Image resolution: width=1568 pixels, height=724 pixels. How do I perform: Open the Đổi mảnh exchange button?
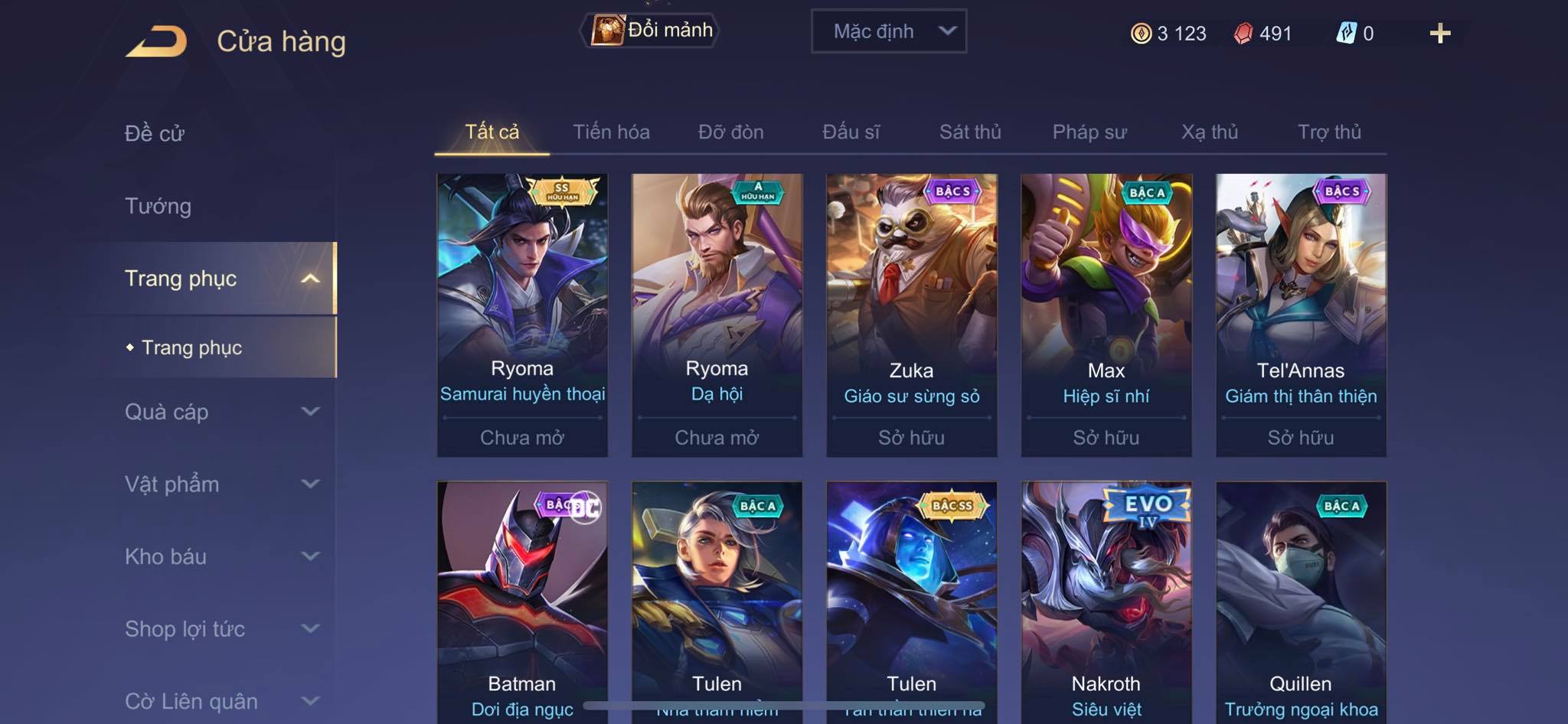point(651,31)
